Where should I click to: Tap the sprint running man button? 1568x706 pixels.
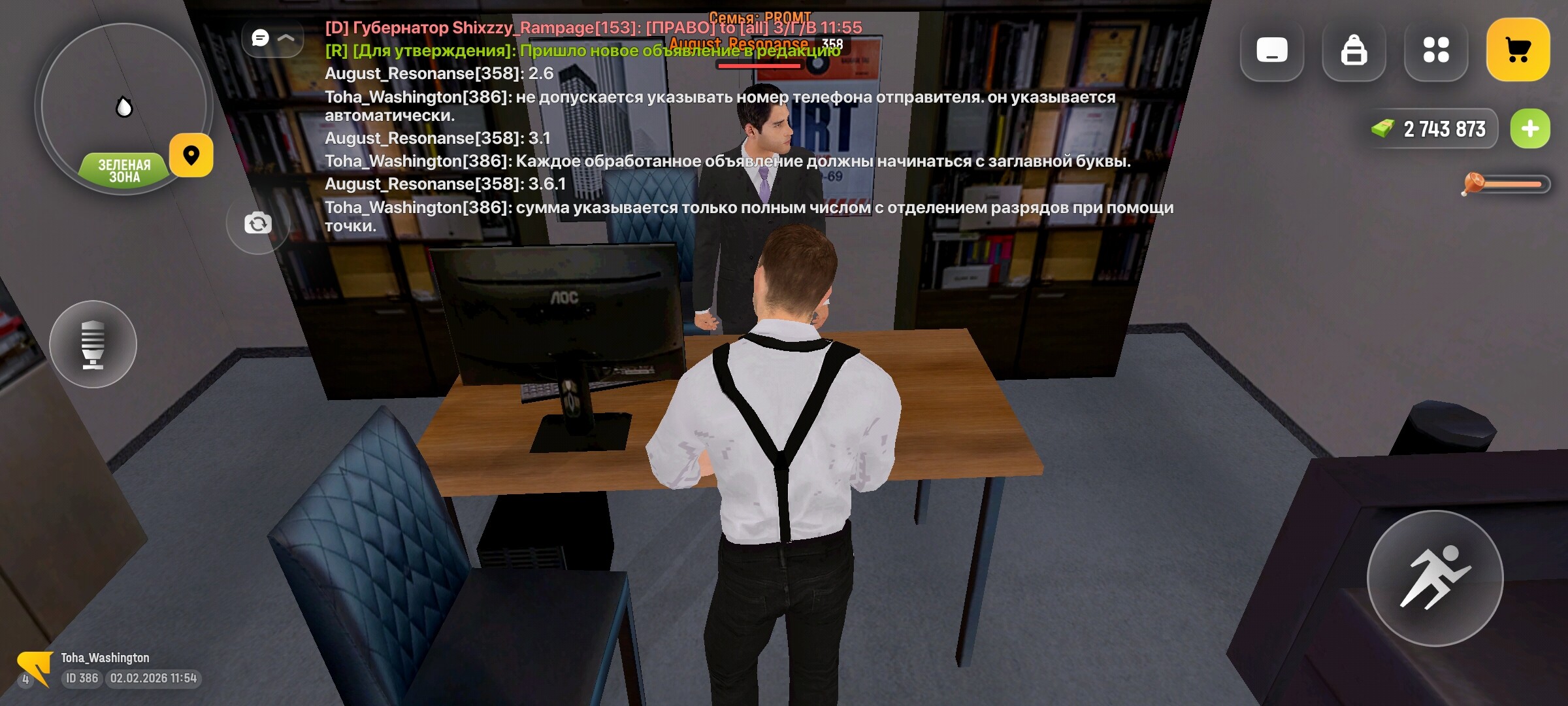coord(1435,578)
